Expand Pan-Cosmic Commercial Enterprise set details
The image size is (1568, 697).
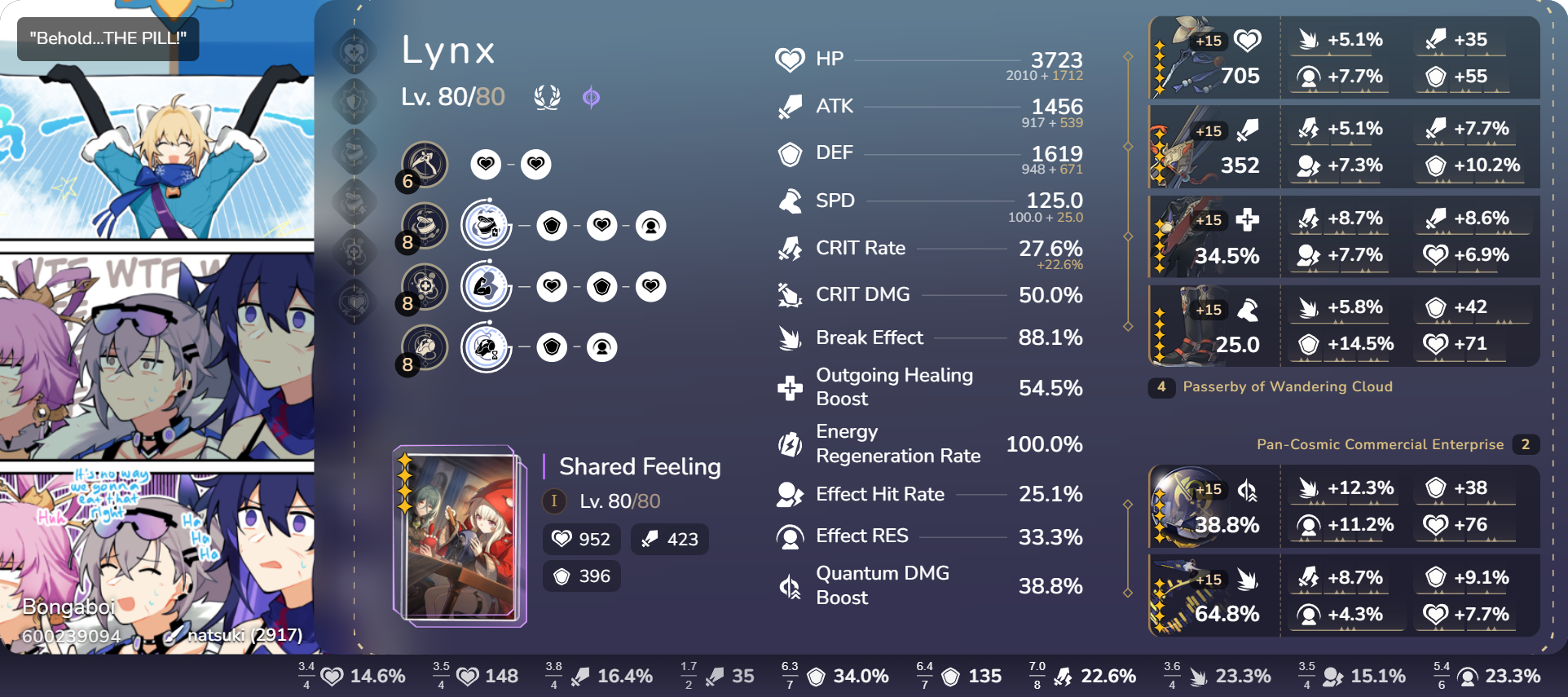1380,444
